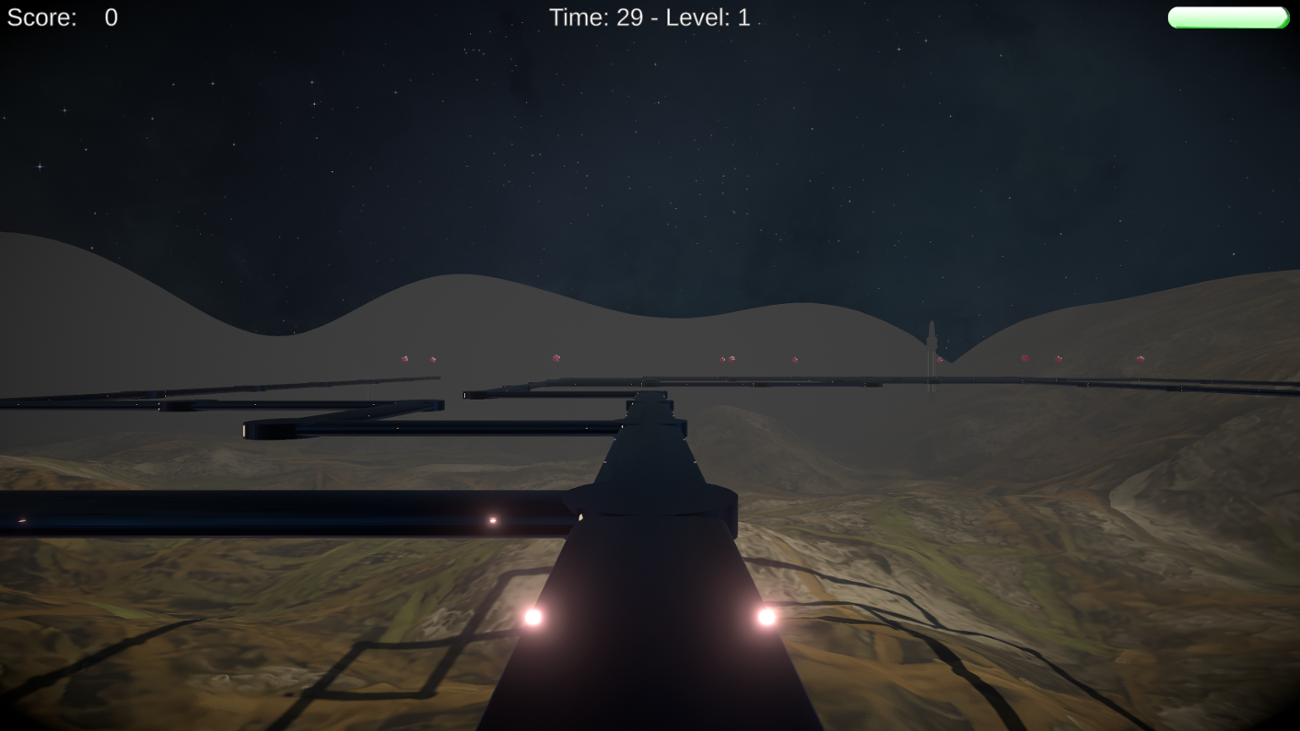
Task: Click the pink glowing pickup on the left track
Action: (x=492, y=519)
